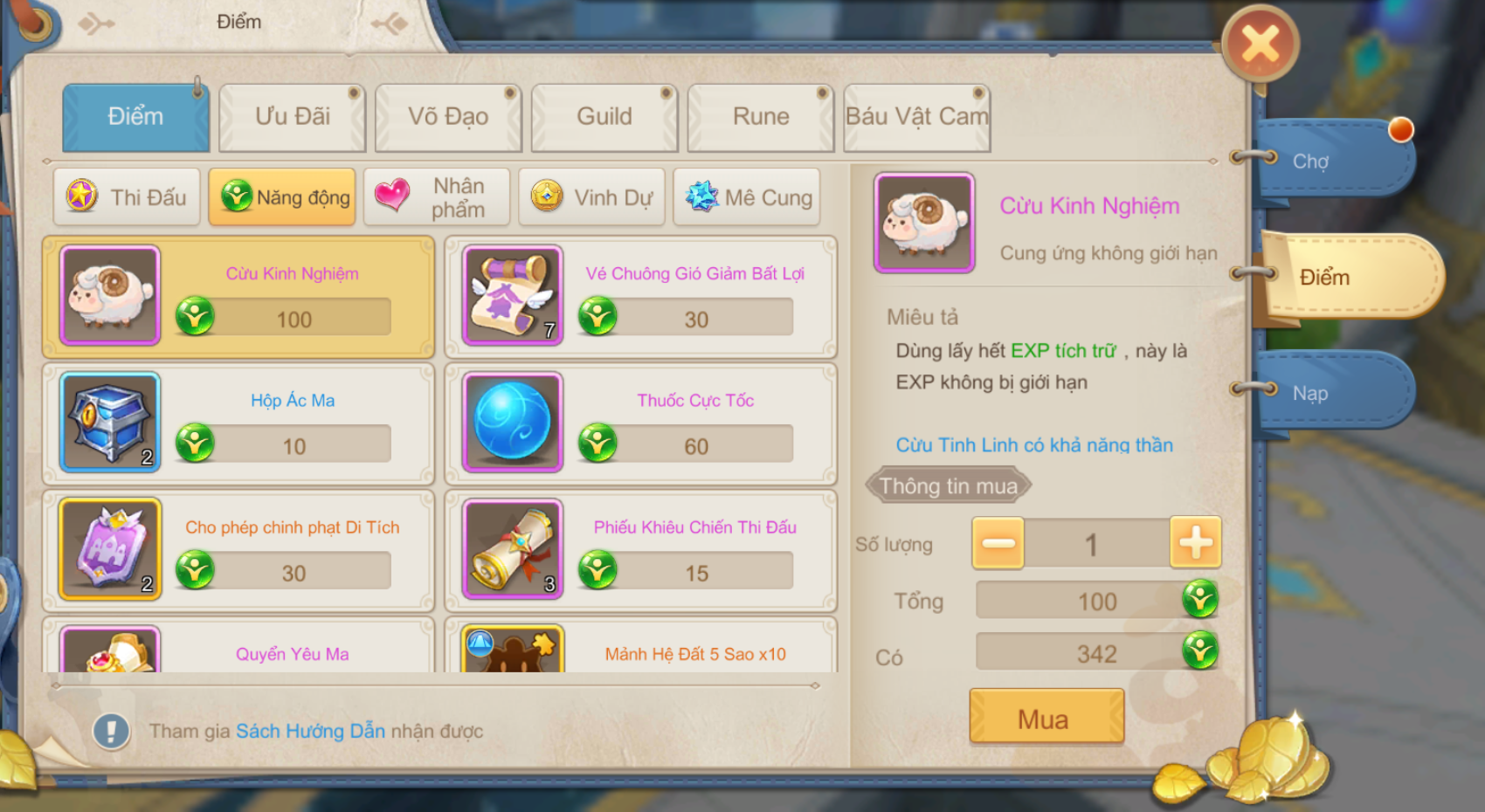The height and width of the screenshot is (812, 1485).
Task: Click the Vé Chuông Gió Giảm Bất Lợi scroll icon
Action: click(511, 297)
